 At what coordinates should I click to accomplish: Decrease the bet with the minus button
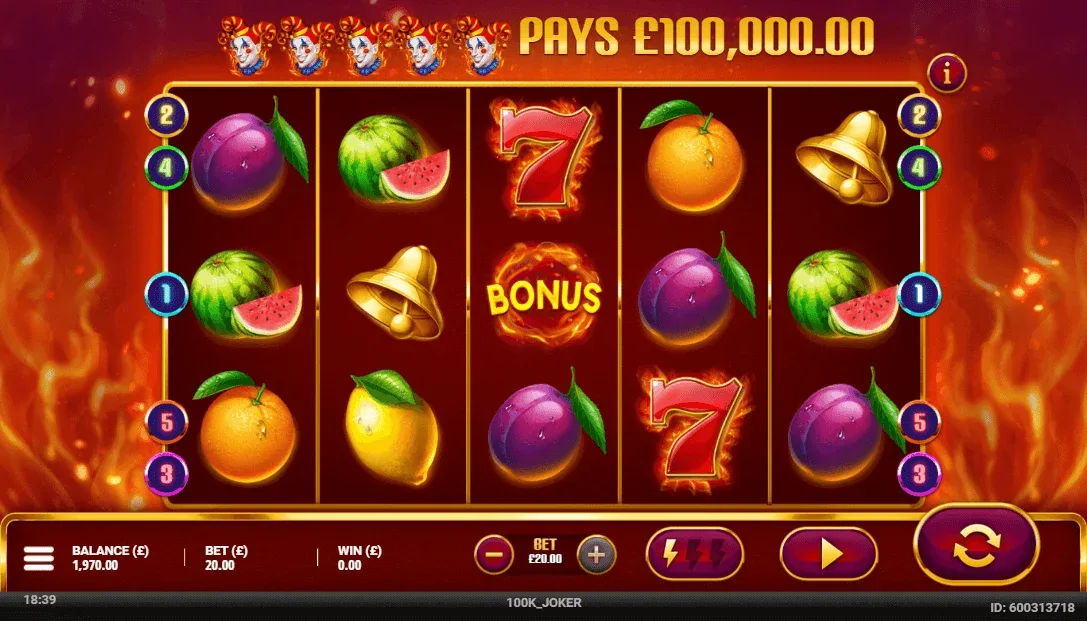[x=493, y=554]
